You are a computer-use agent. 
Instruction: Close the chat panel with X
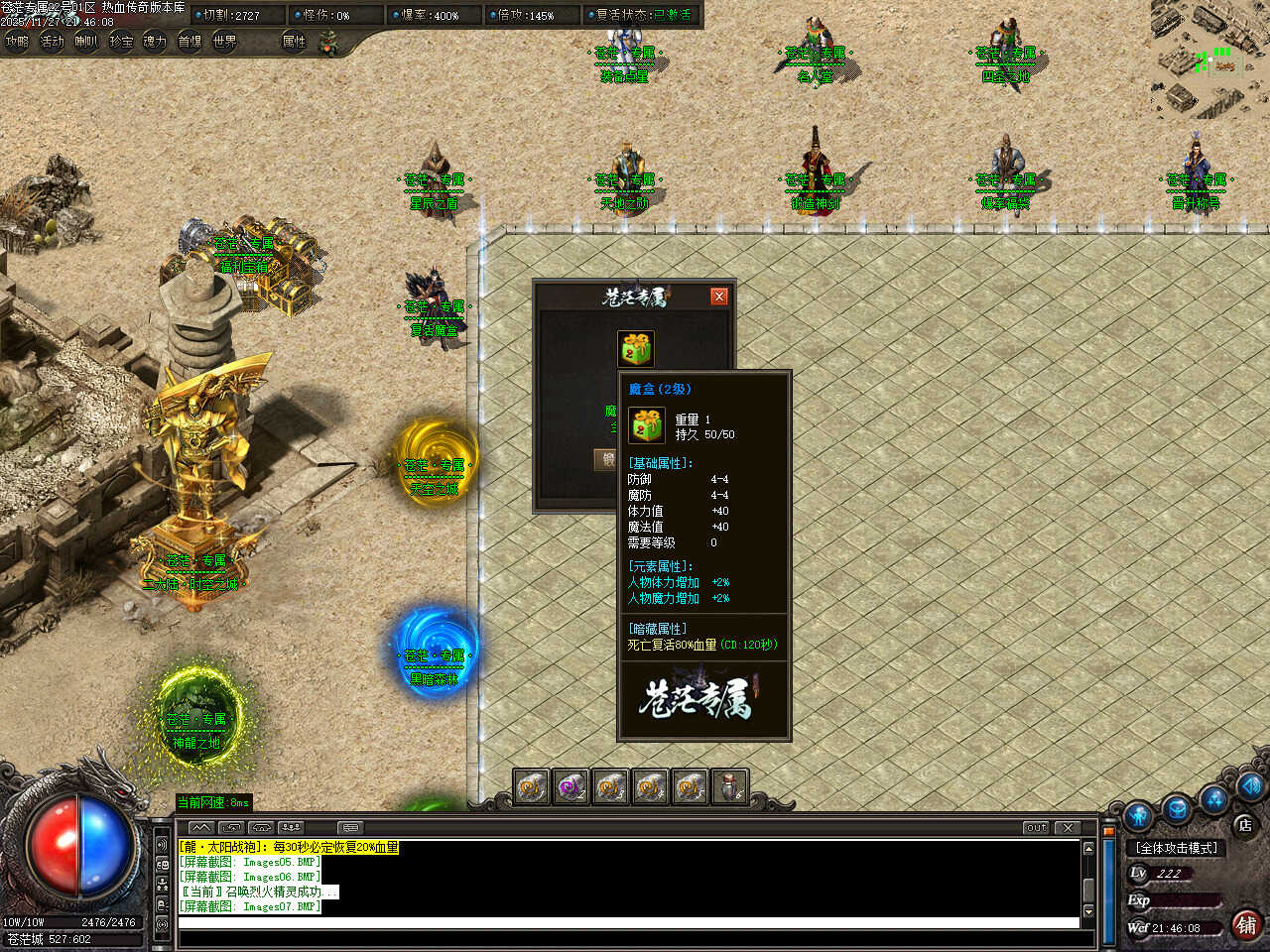point(1068,827)
